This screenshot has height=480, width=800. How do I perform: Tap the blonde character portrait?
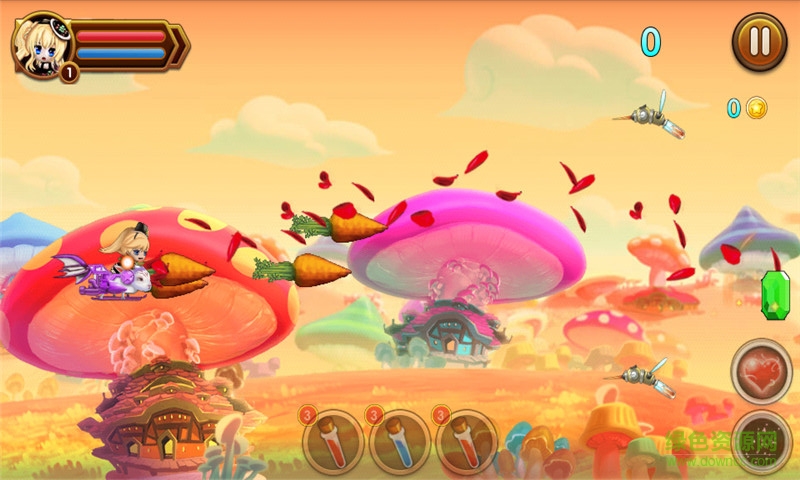(x=41, y=45)
